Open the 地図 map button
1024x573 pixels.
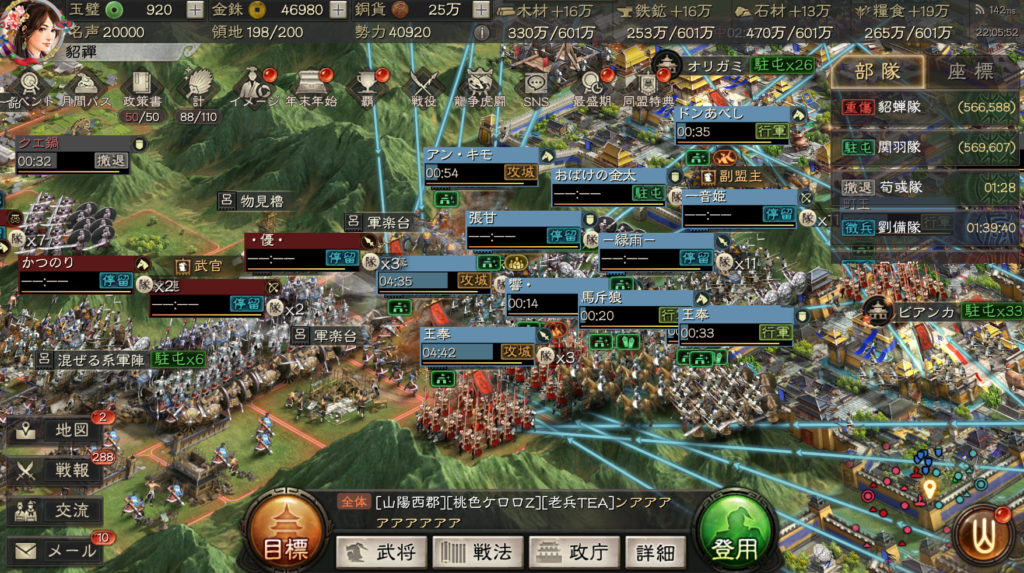pyautogui.click(x=54, y=430)
